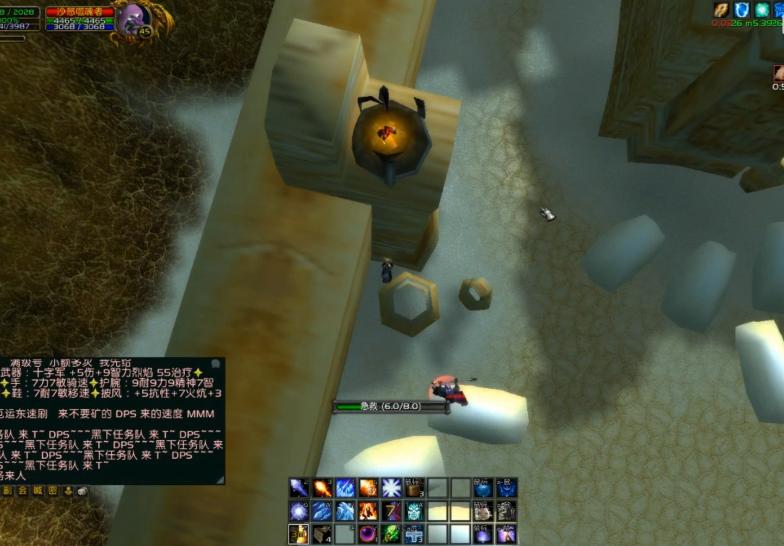
Task: Click the target's purple portrait
Action: pyautogui.click(x=131, y=18)
